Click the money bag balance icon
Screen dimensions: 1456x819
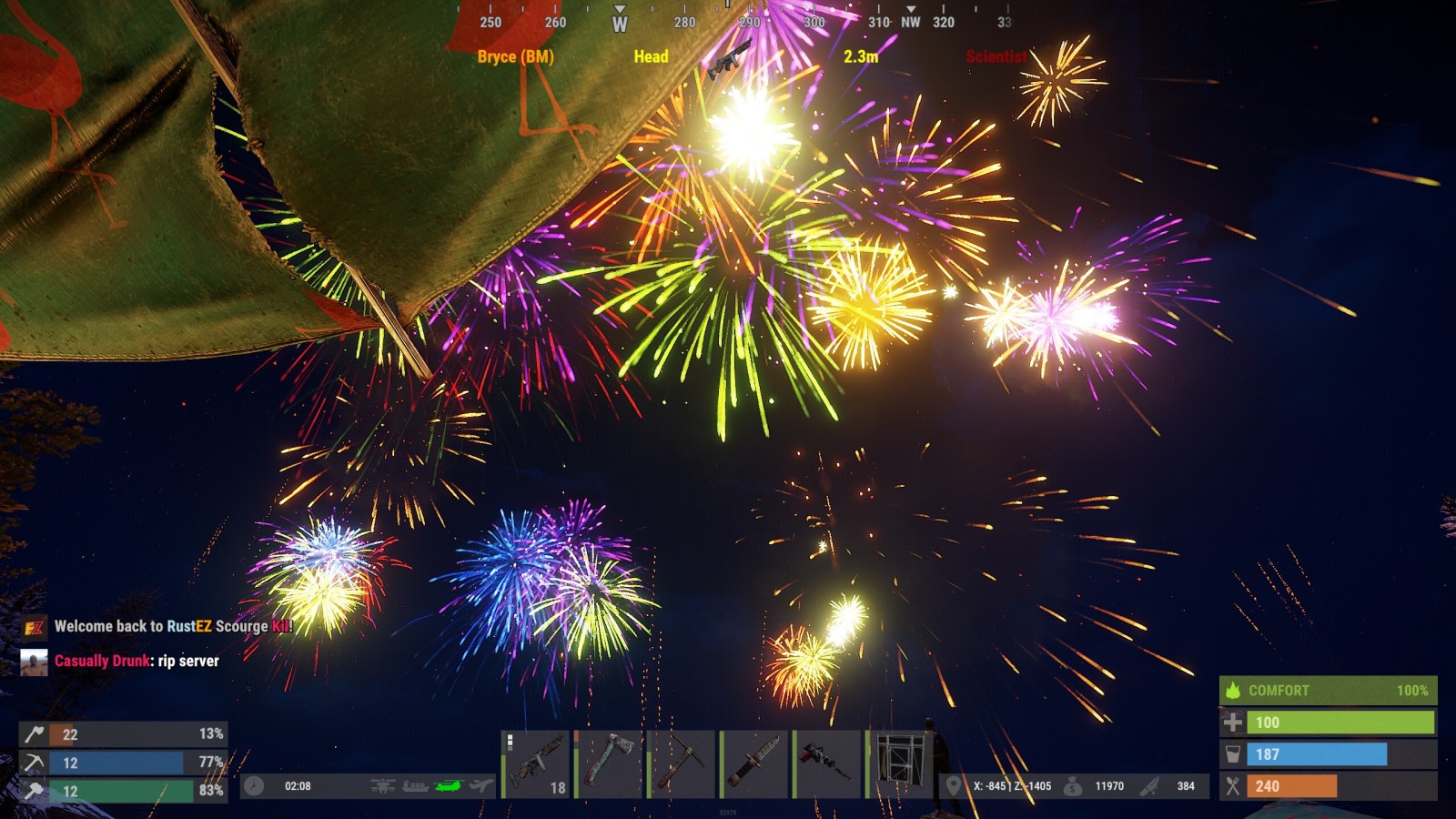click(1073, 786)
